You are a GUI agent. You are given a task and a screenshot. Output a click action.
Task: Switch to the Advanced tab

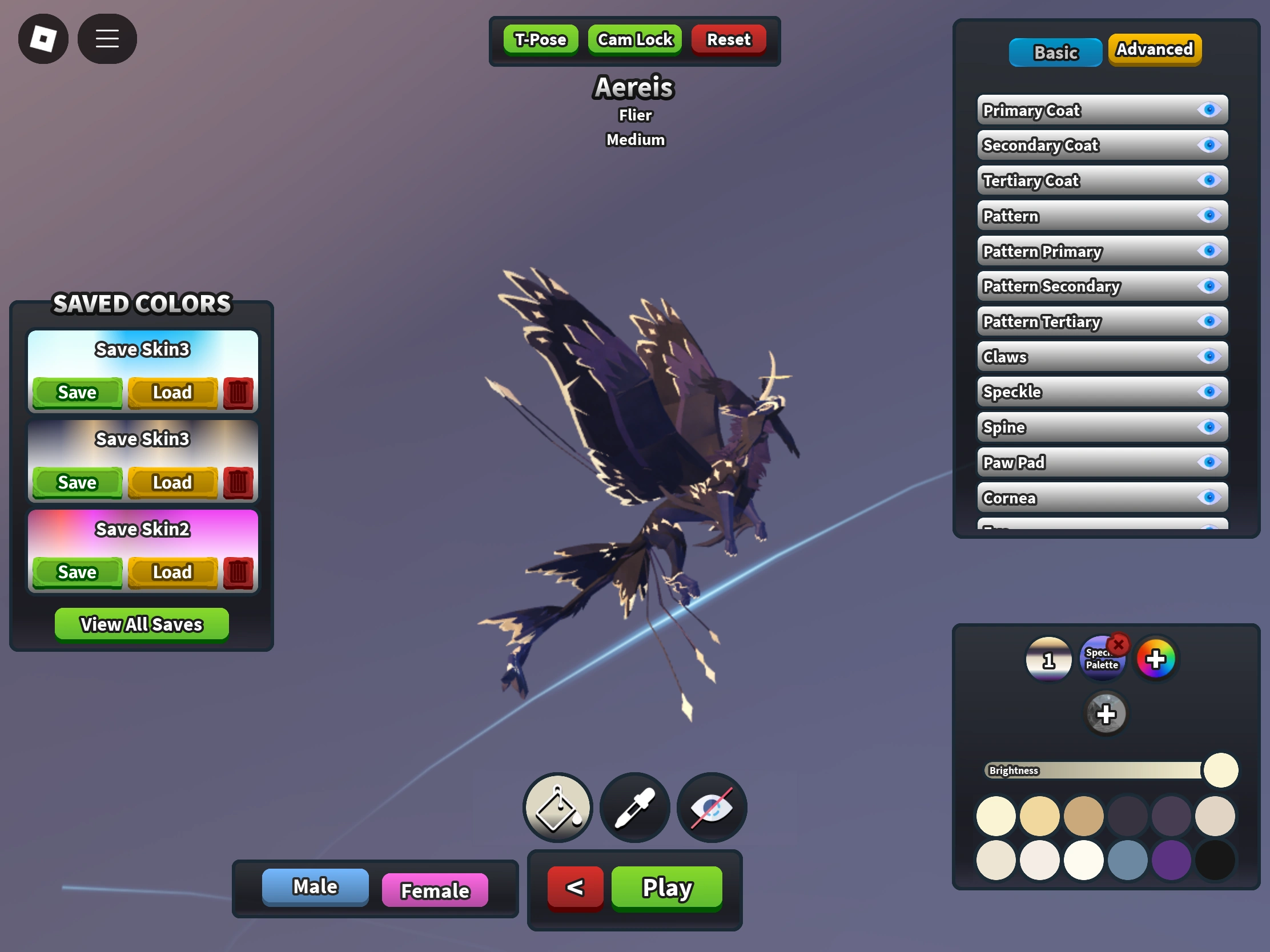(1154, 50)
